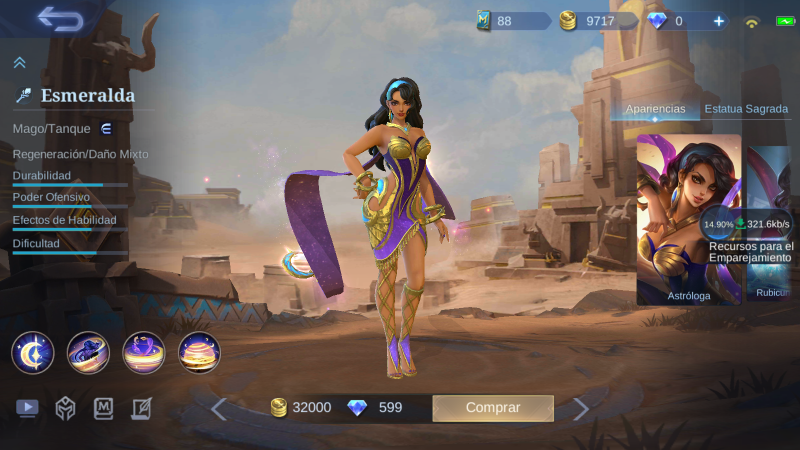View the previous hero with left arrow
This screenshot has width=800, height=450.
point(218,408)
